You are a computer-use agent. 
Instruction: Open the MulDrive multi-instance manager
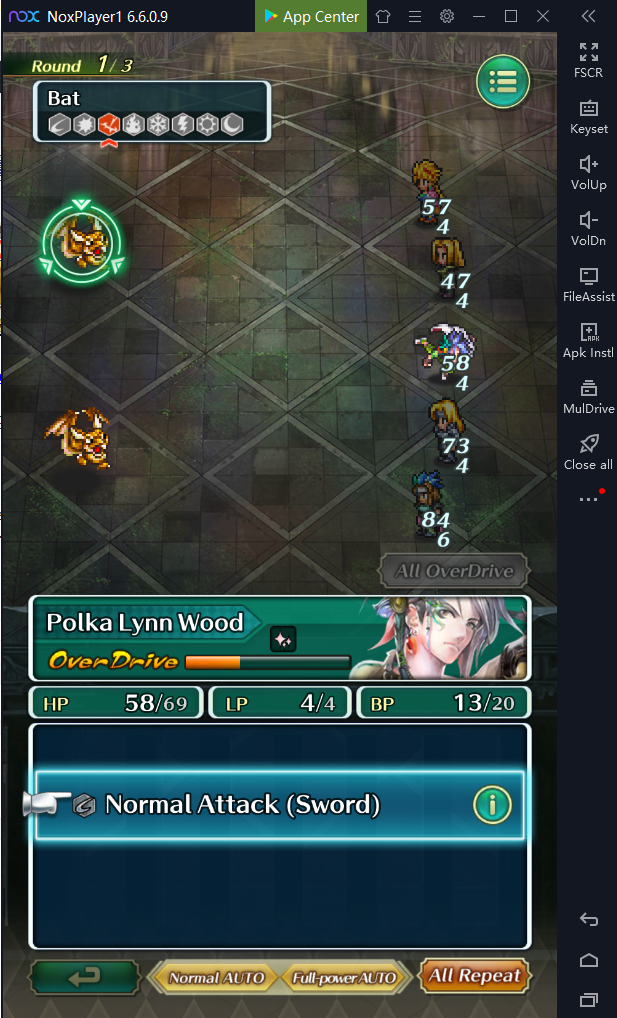coord(588,395)
